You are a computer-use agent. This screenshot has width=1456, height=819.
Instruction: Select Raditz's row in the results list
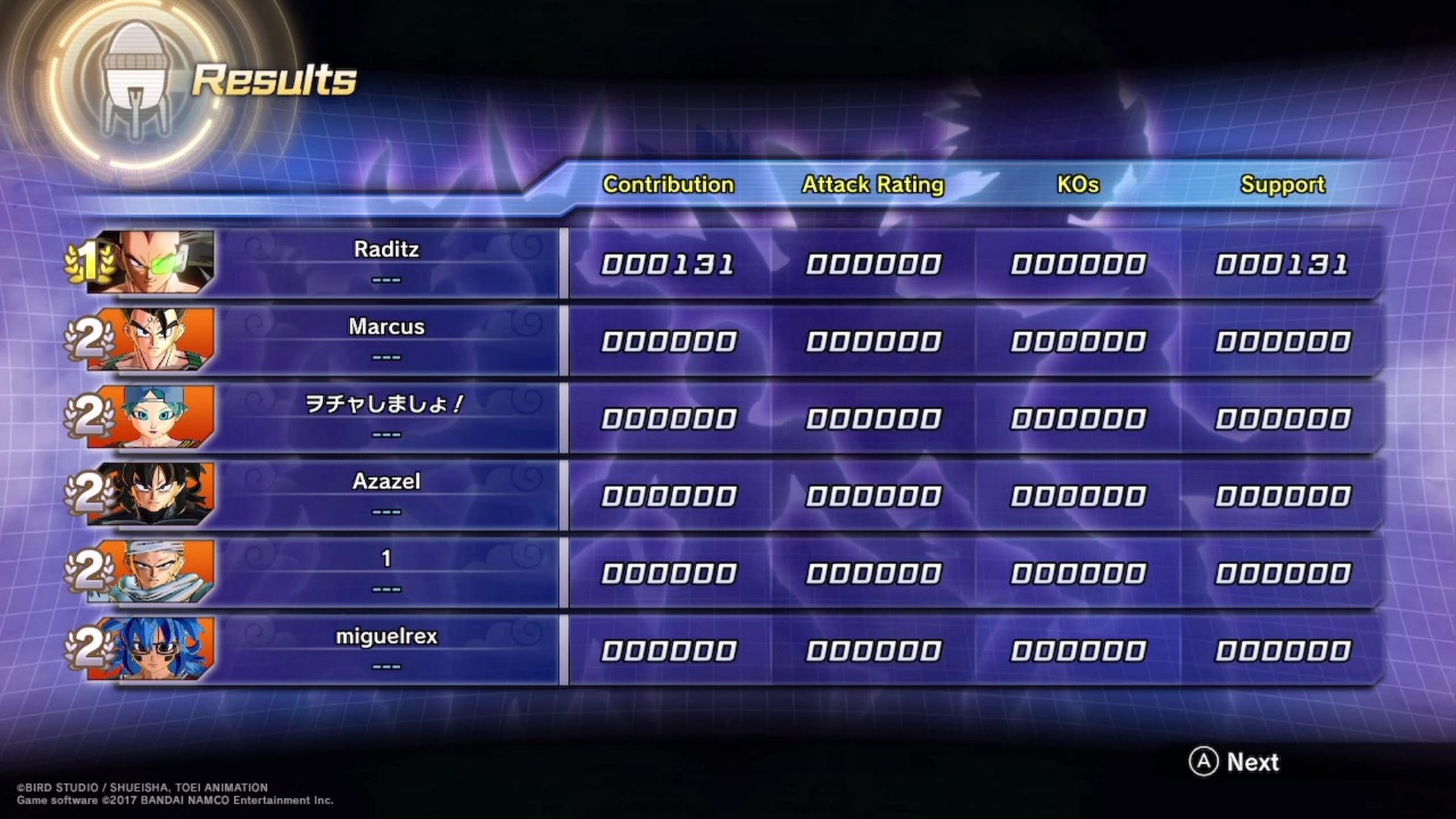[x=387, y=262]
